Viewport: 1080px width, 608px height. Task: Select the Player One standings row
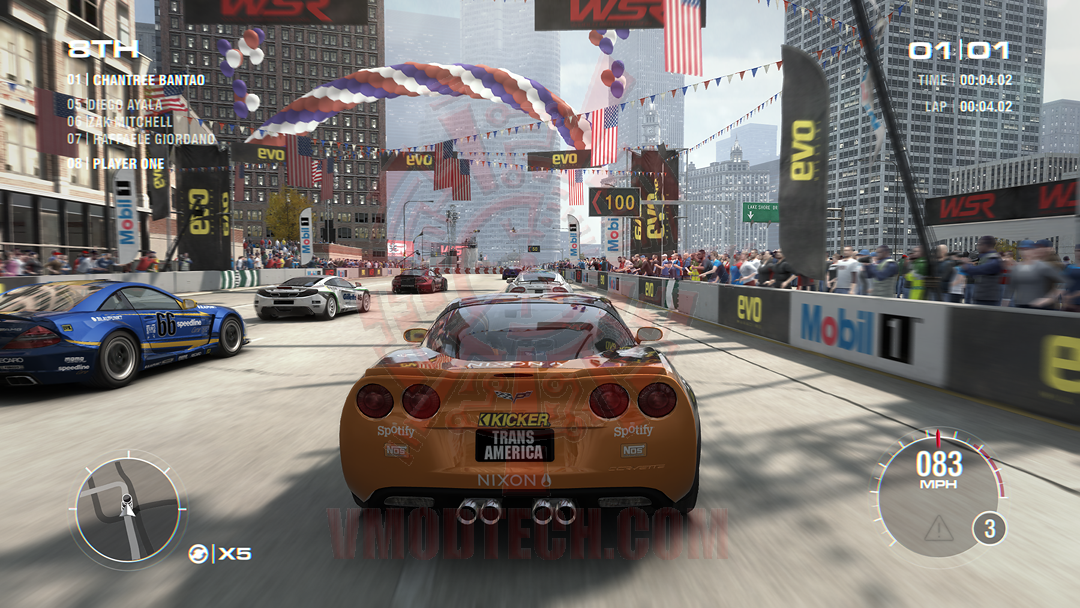[x=115, y=163]
